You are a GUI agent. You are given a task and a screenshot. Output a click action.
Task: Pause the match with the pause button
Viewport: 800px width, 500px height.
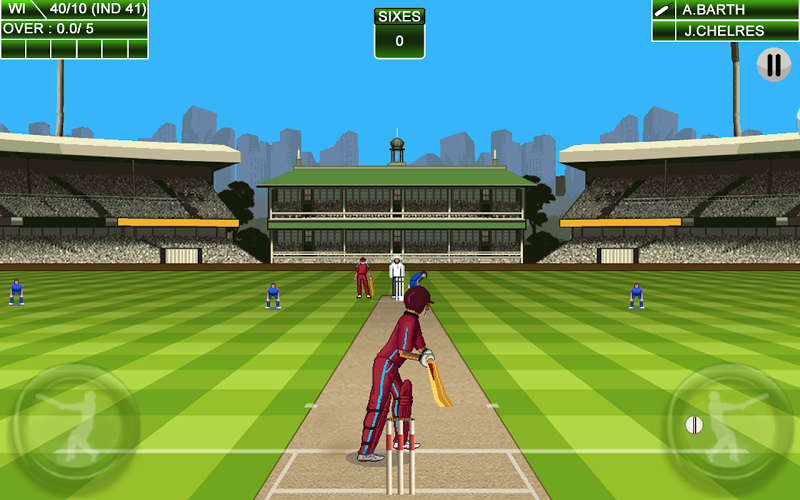[x=773, y=65]
